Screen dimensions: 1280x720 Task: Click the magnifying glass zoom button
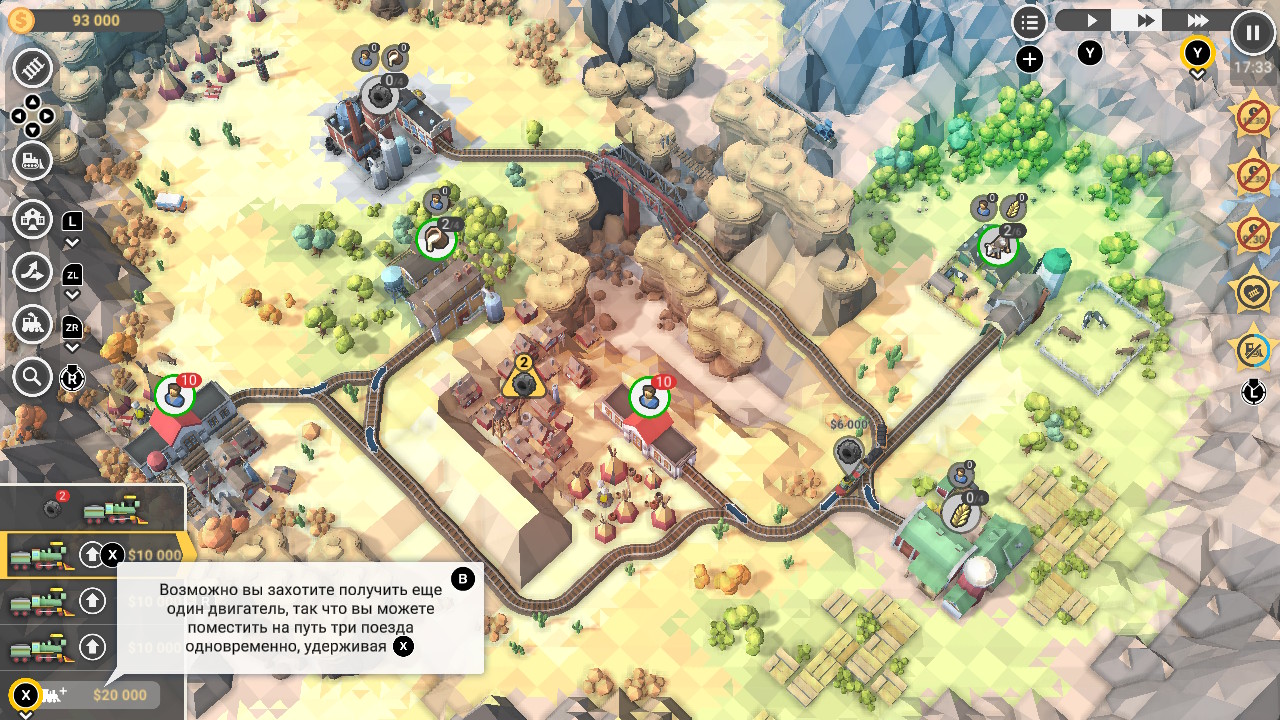point(32,377)
